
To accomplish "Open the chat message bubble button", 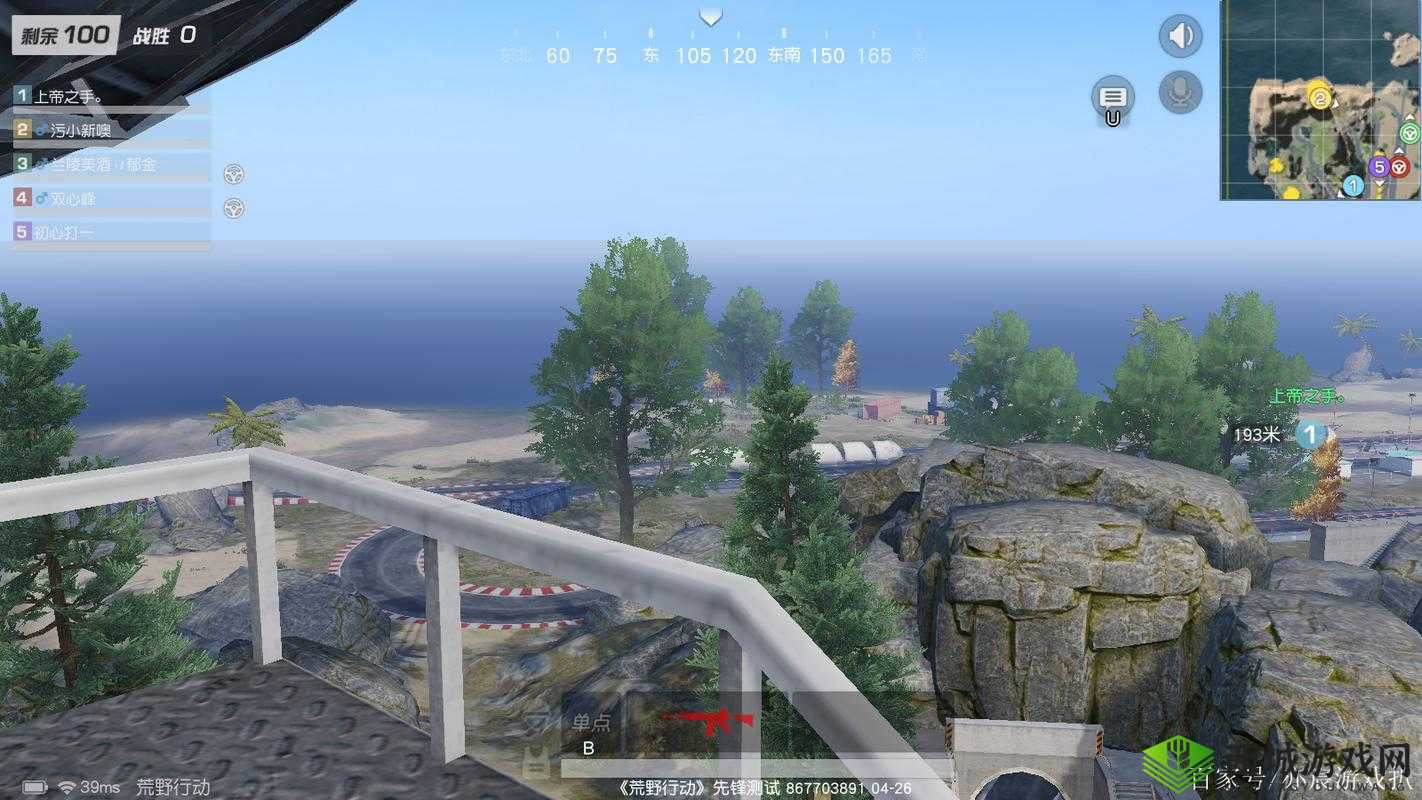I will pyautogui.click(x=1113, y=98).
